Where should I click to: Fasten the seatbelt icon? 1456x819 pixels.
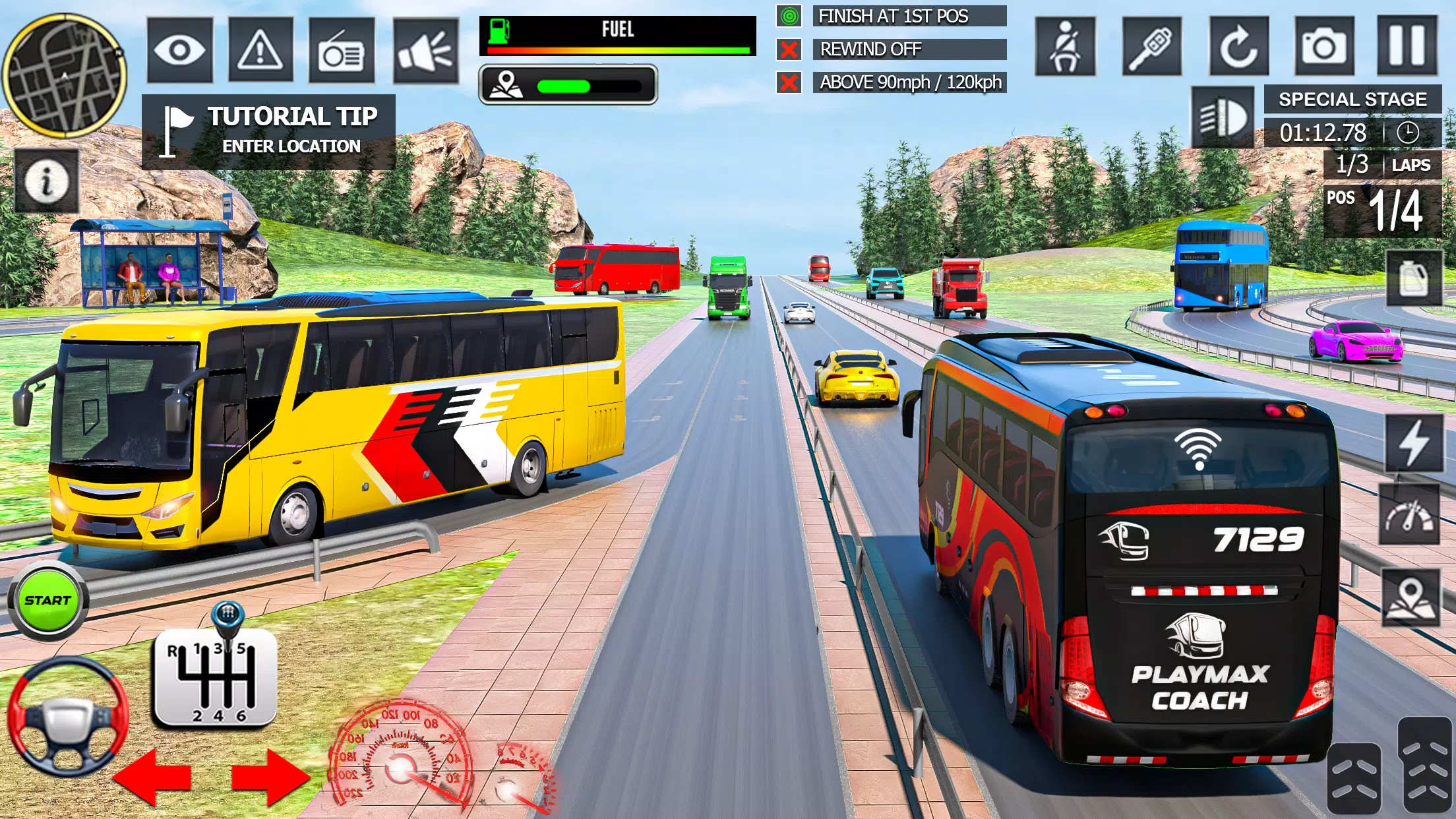(x=1065, y=46)
